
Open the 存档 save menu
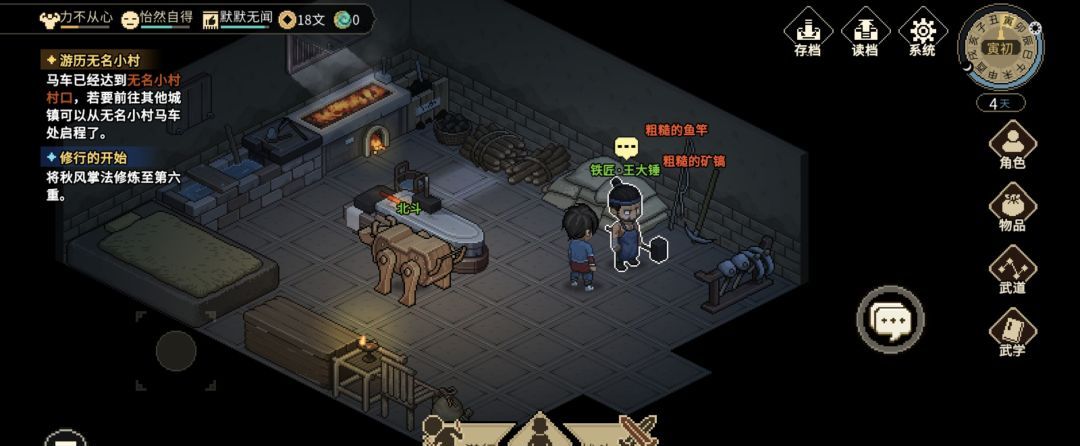(807, 33)
